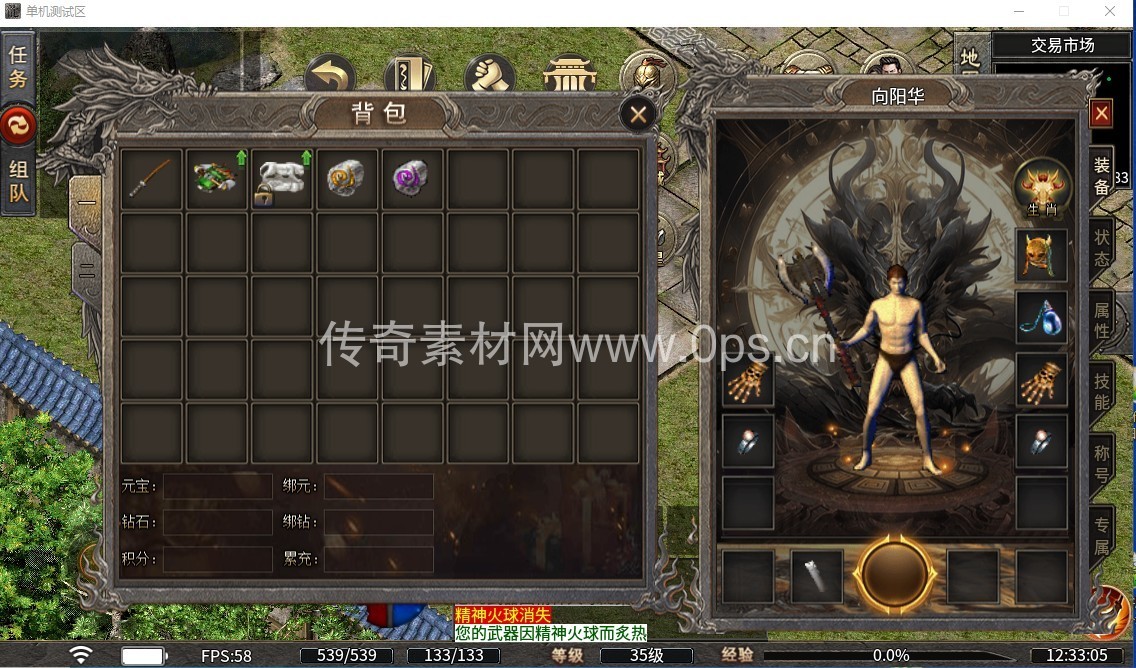
Task: Select the wooden staff in the backpack
Action: tap(151, 179)
